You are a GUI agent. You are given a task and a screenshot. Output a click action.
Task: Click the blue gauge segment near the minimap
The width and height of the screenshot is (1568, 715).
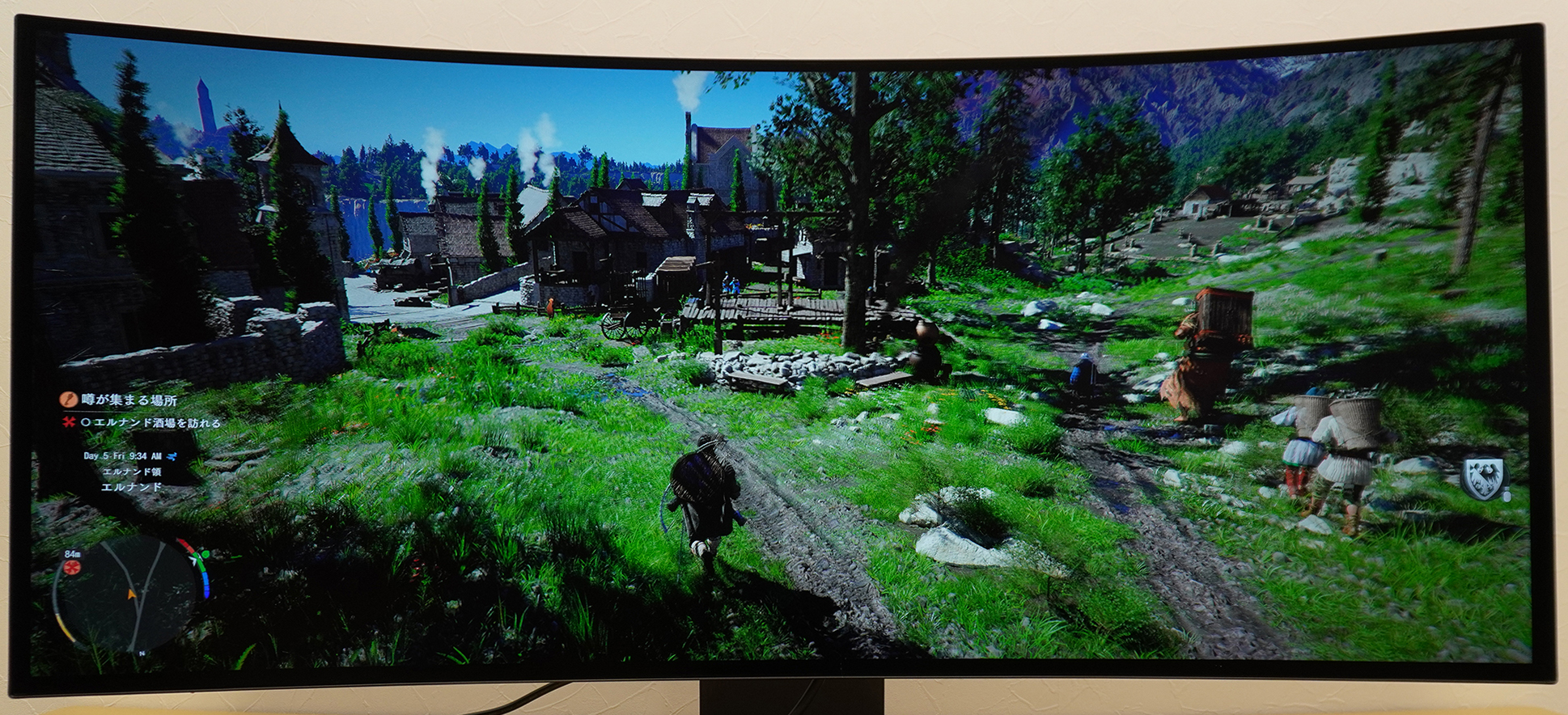(x=206, y=586)
